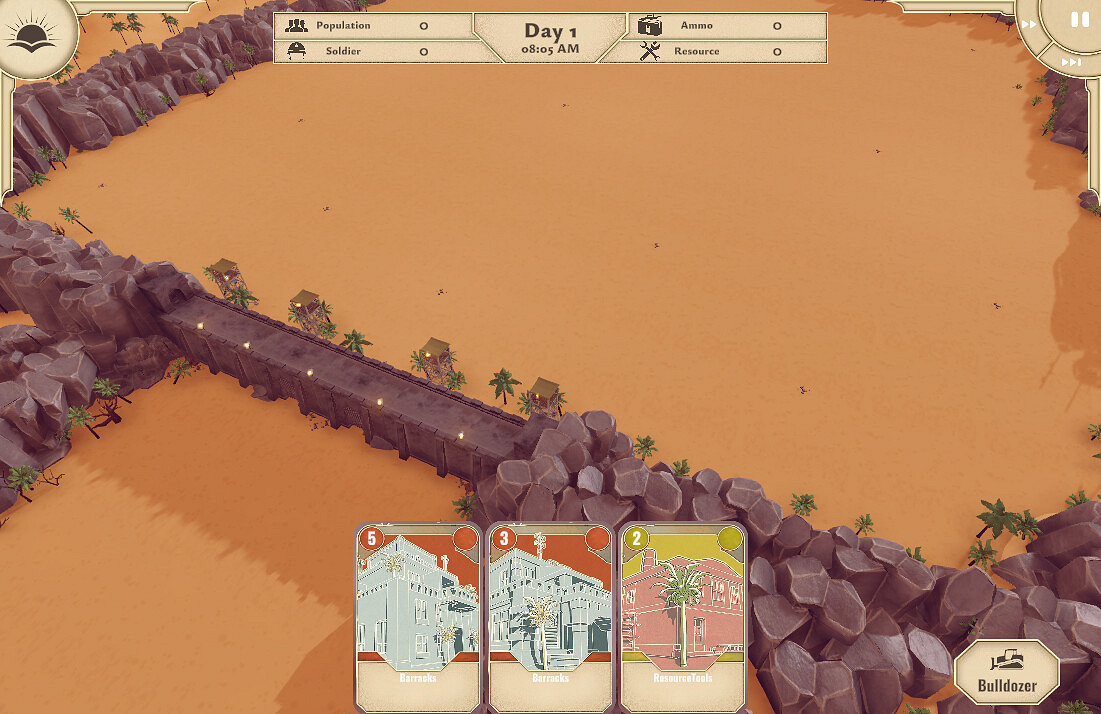Activate the Bulldozer tool

(1006, 672)
